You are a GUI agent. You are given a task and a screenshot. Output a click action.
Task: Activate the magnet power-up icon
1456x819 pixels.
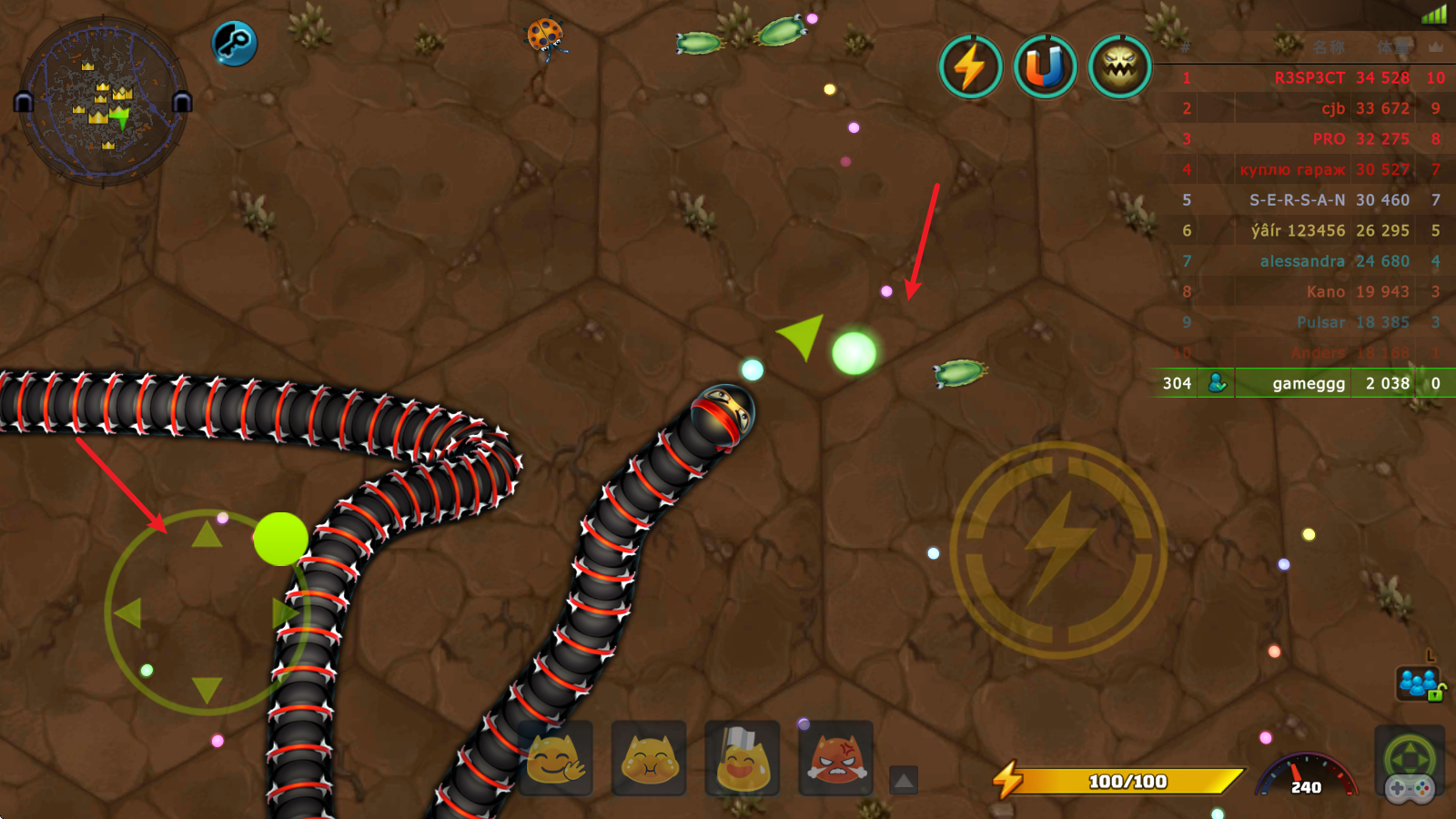pos(1045,66)
